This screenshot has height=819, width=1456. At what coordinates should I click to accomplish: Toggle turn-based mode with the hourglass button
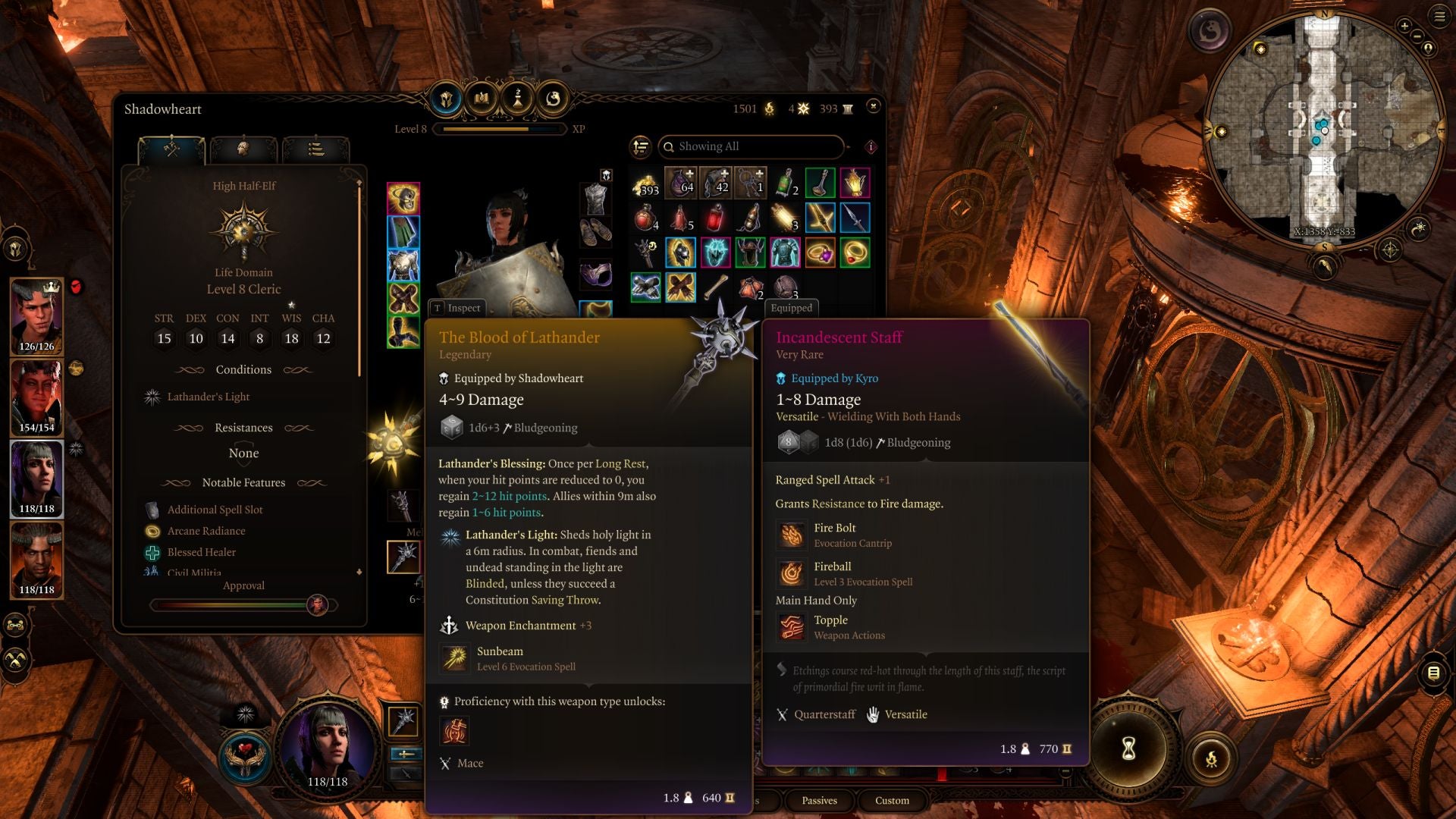(x=1128, y=749)
